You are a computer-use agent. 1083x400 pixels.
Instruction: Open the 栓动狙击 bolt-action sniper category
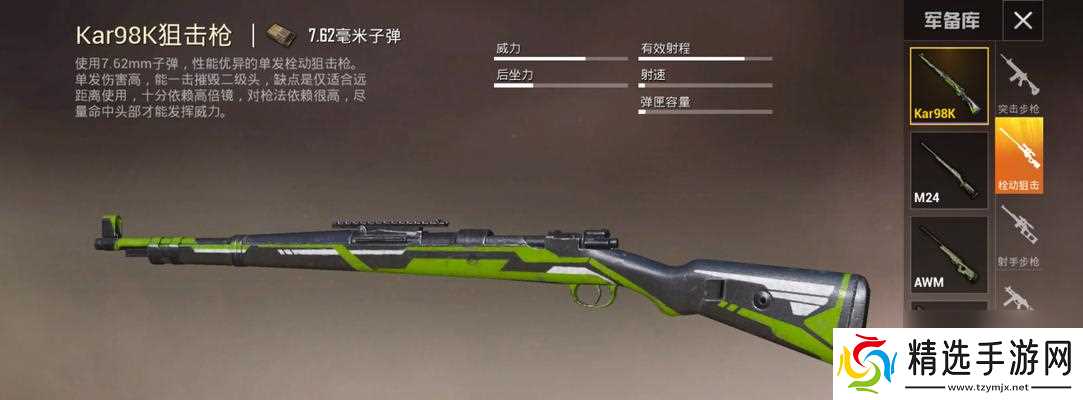(1019, 156)
